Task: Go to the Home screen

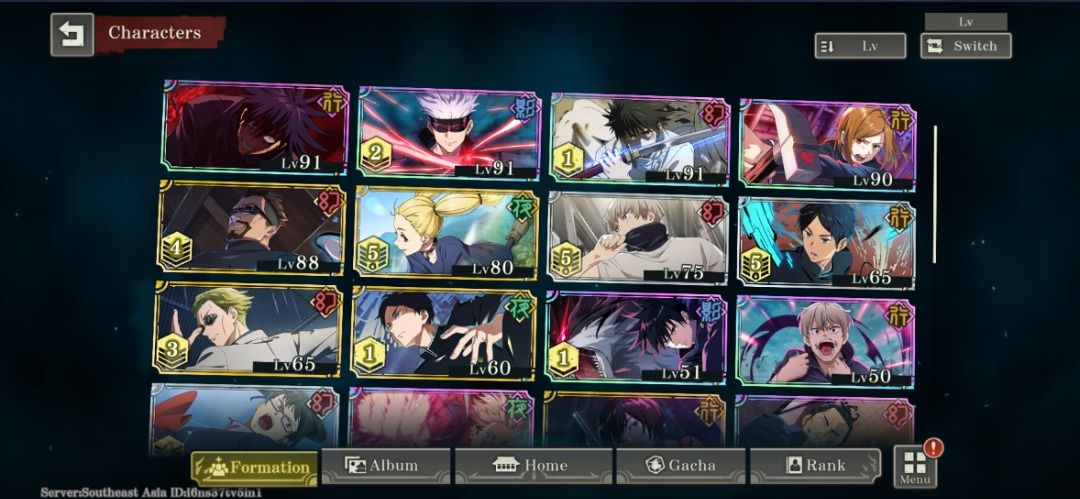Action: pyautogui.click(x=532, y=466)
